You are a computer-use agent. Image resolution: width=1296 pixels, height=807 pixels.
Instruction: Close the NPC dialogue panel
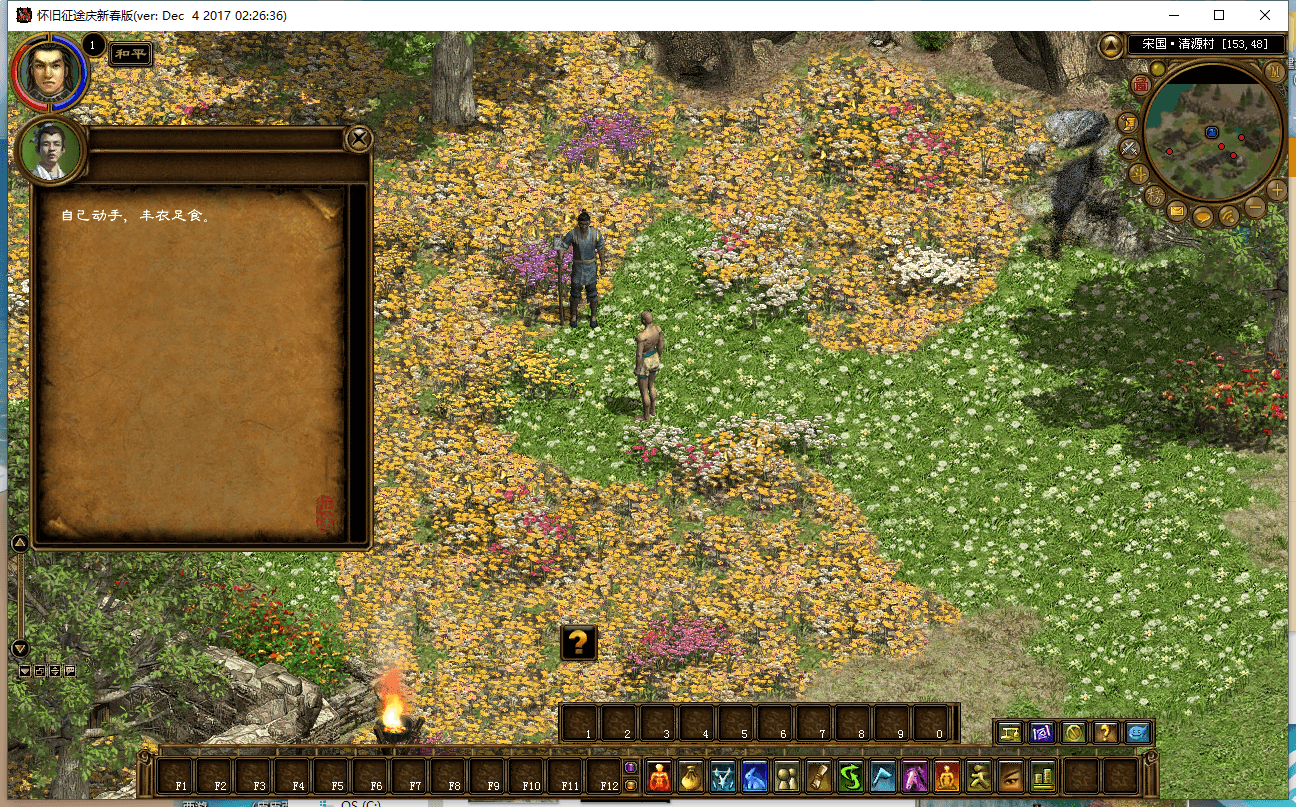click(x=358, y=138)
